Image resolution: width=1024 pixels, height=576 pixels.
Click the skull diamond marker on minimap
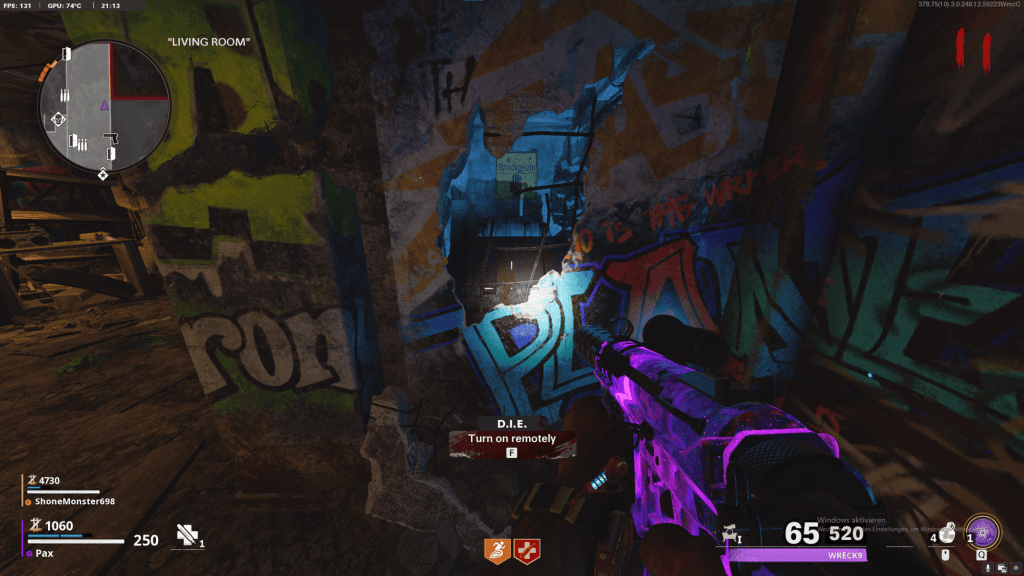tap(58, 119)
